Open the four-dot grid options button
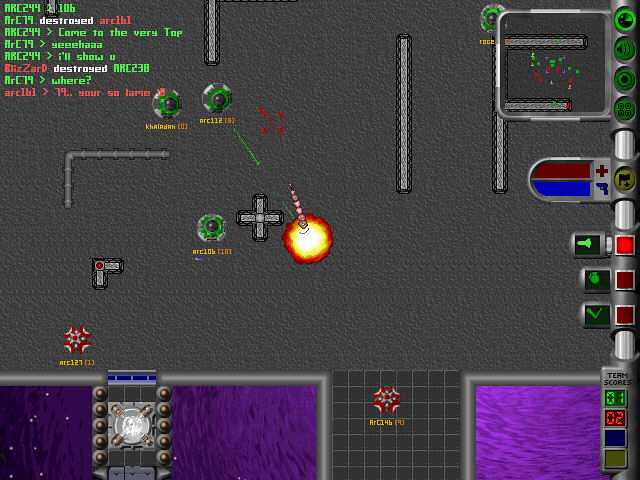The height and width of the screenshot is (480, 640). click(x=624, y=108)
